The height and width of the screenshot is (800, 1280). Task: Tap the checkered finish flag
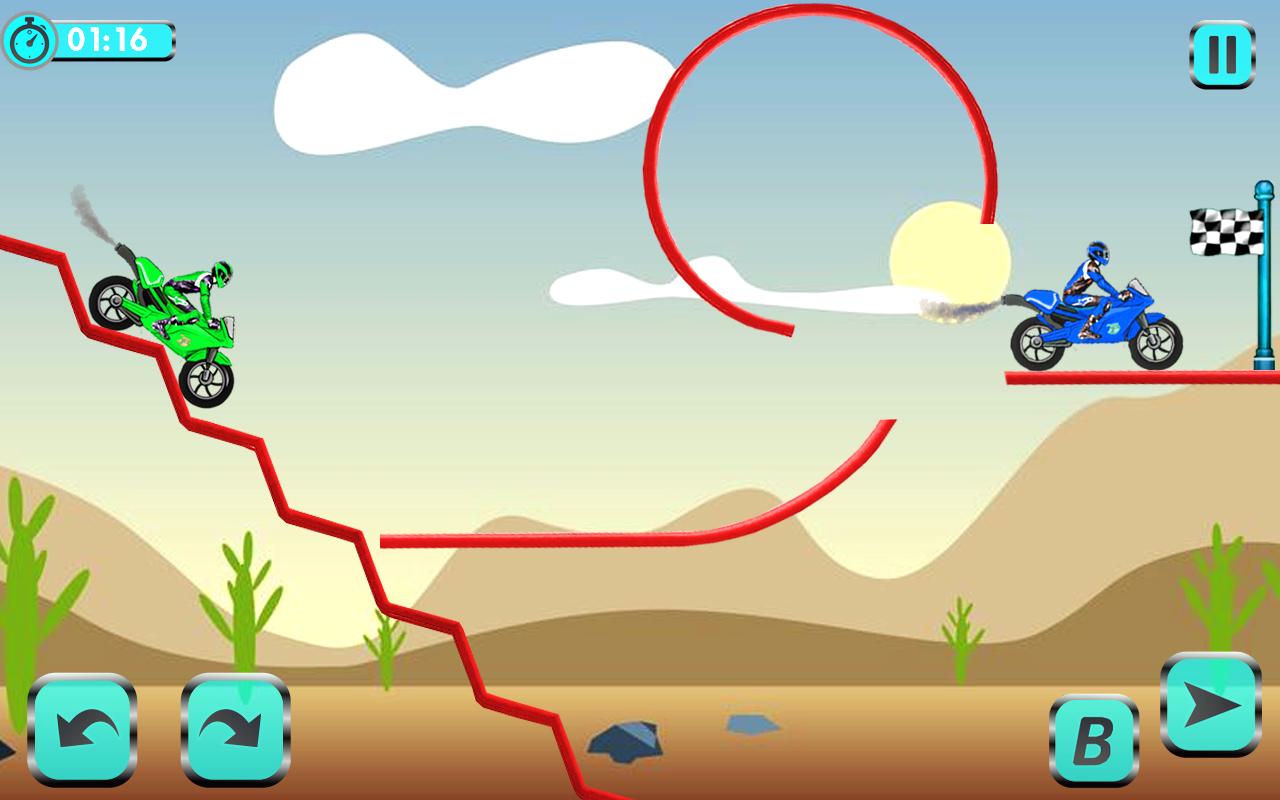[x=1225, y=230]
